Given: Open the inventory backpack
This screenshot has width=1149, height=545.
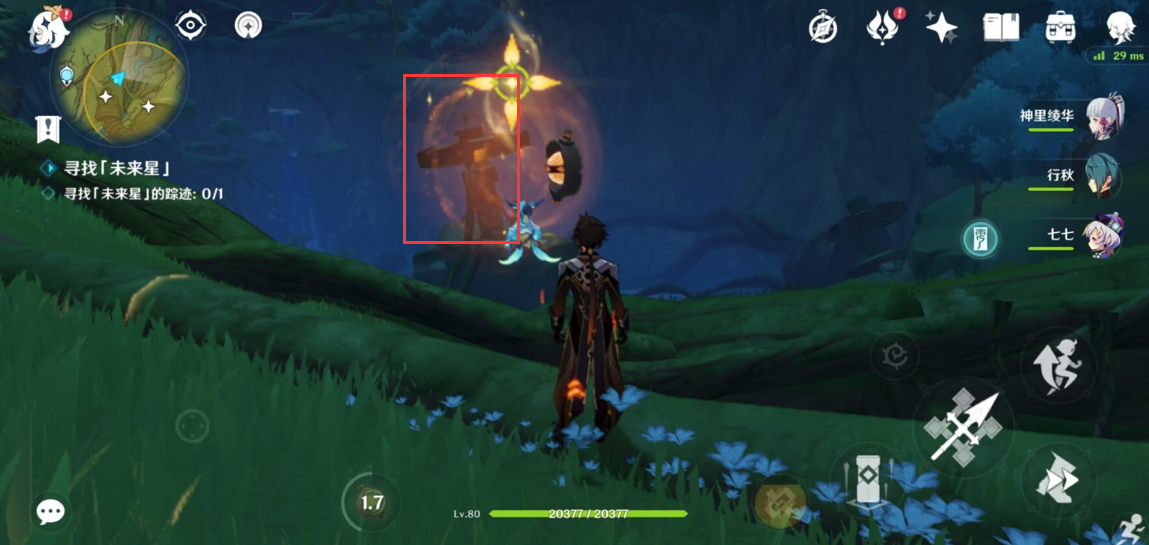Looking at the screenshot, I should pos(1060,27).
